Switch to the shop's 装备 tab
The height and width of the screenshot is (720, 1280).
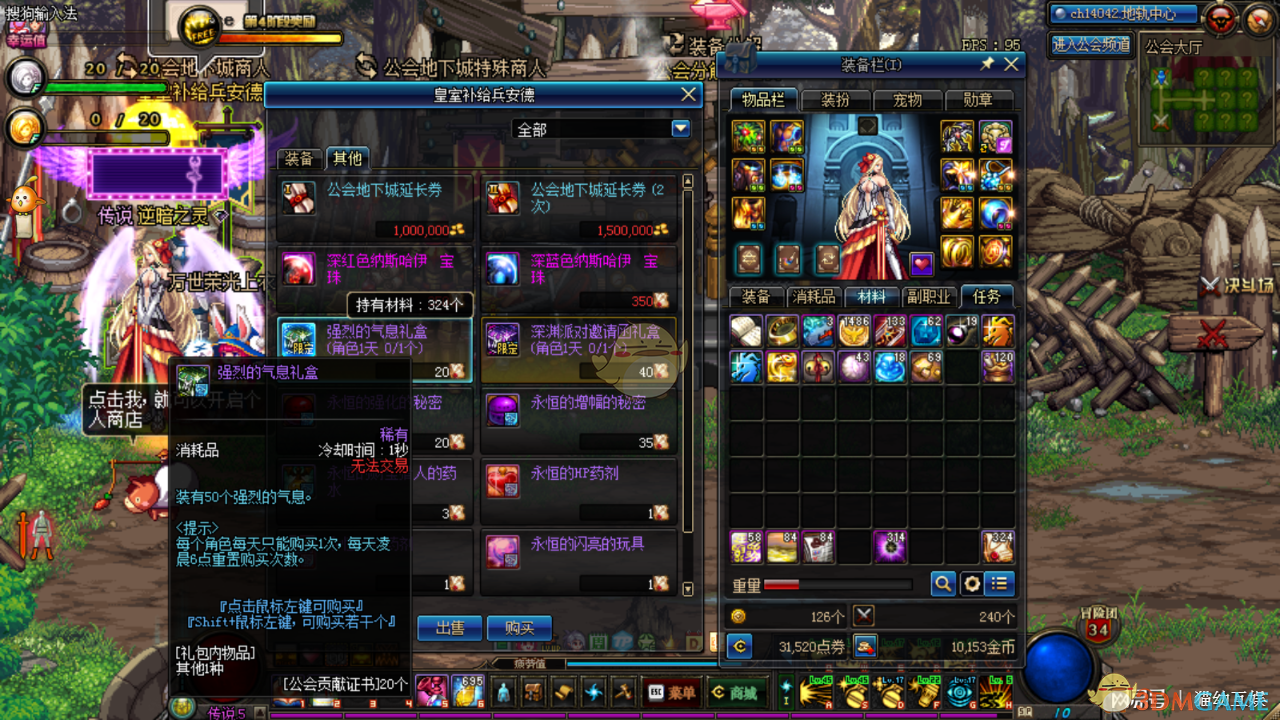pos(298,159)
